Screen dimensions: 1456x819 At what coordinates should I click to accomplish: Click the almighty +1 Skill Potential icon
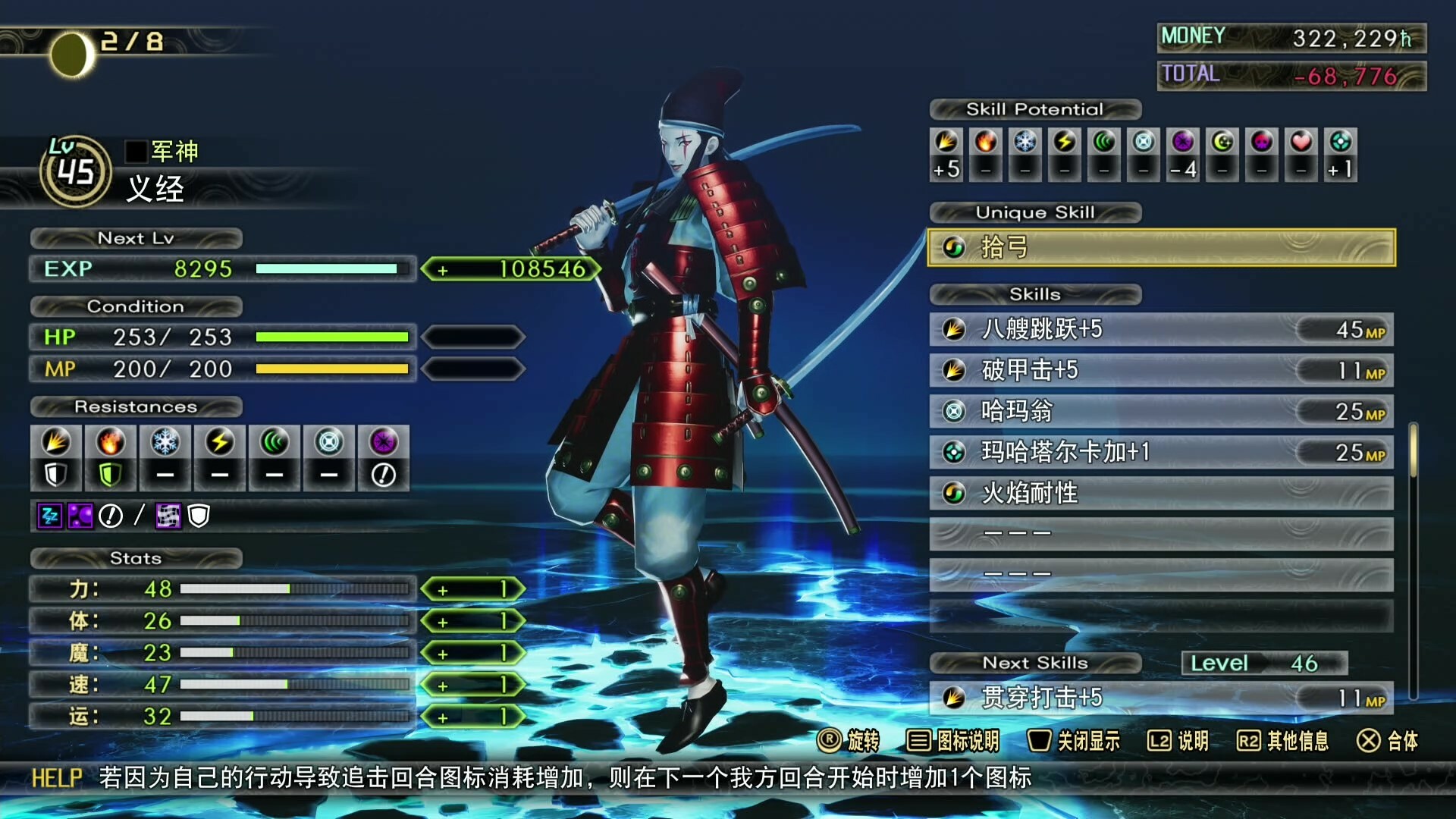coord(1341,154)
